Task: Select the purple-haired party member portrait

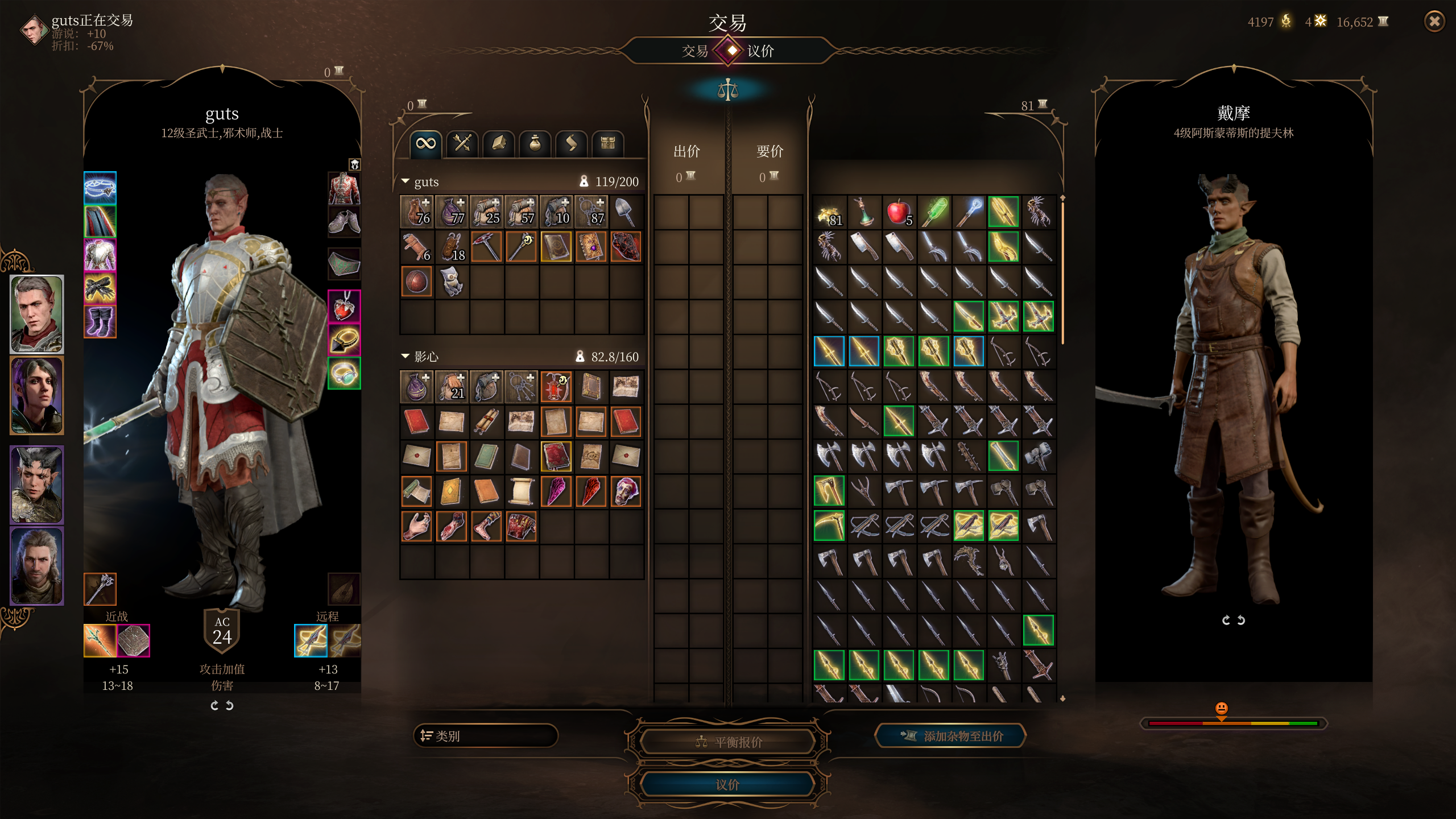Action: coord(37,396)
